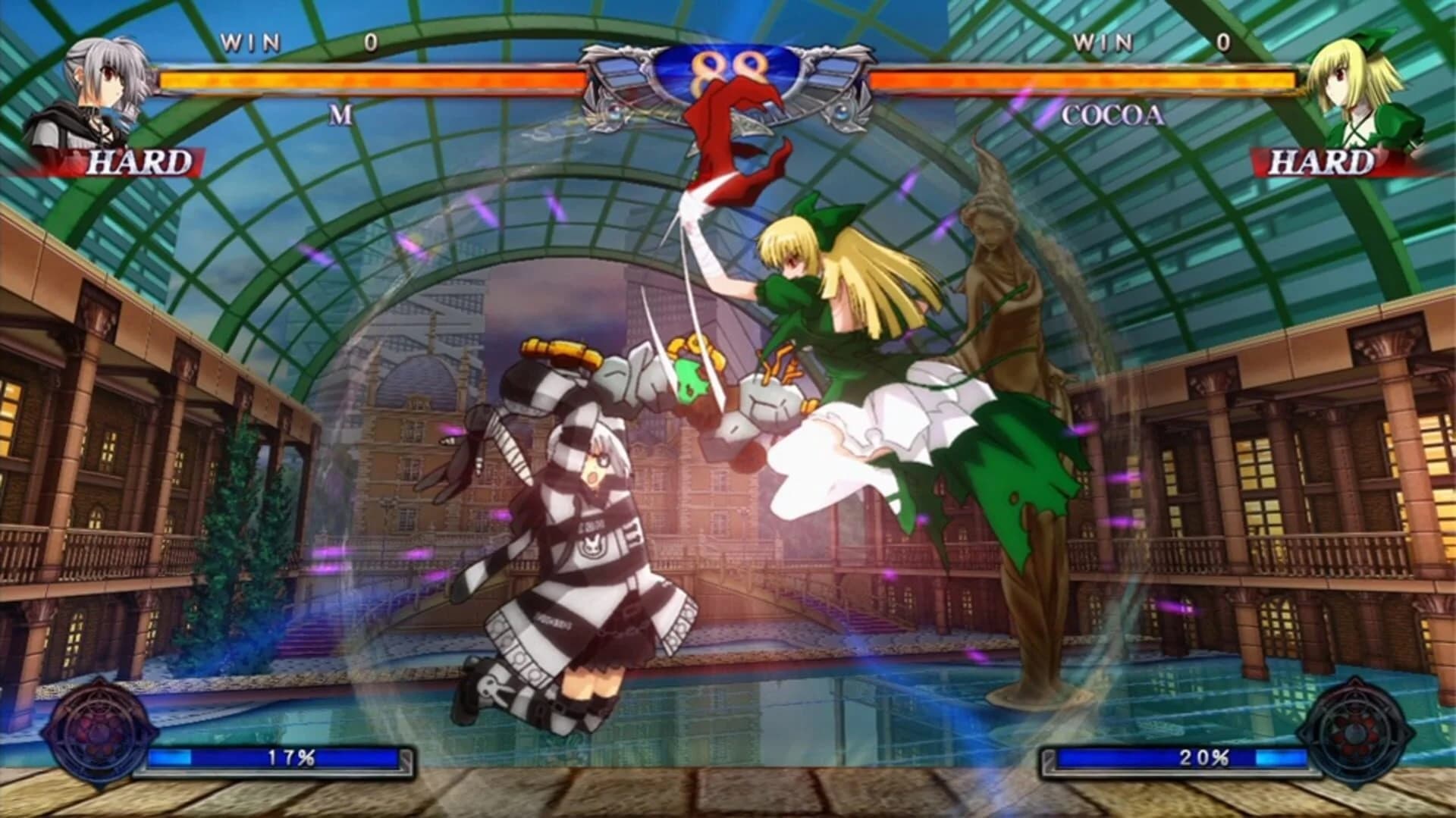Click the gem orb right of the timer
The image size is (1456, 818).
coord(843,112)
